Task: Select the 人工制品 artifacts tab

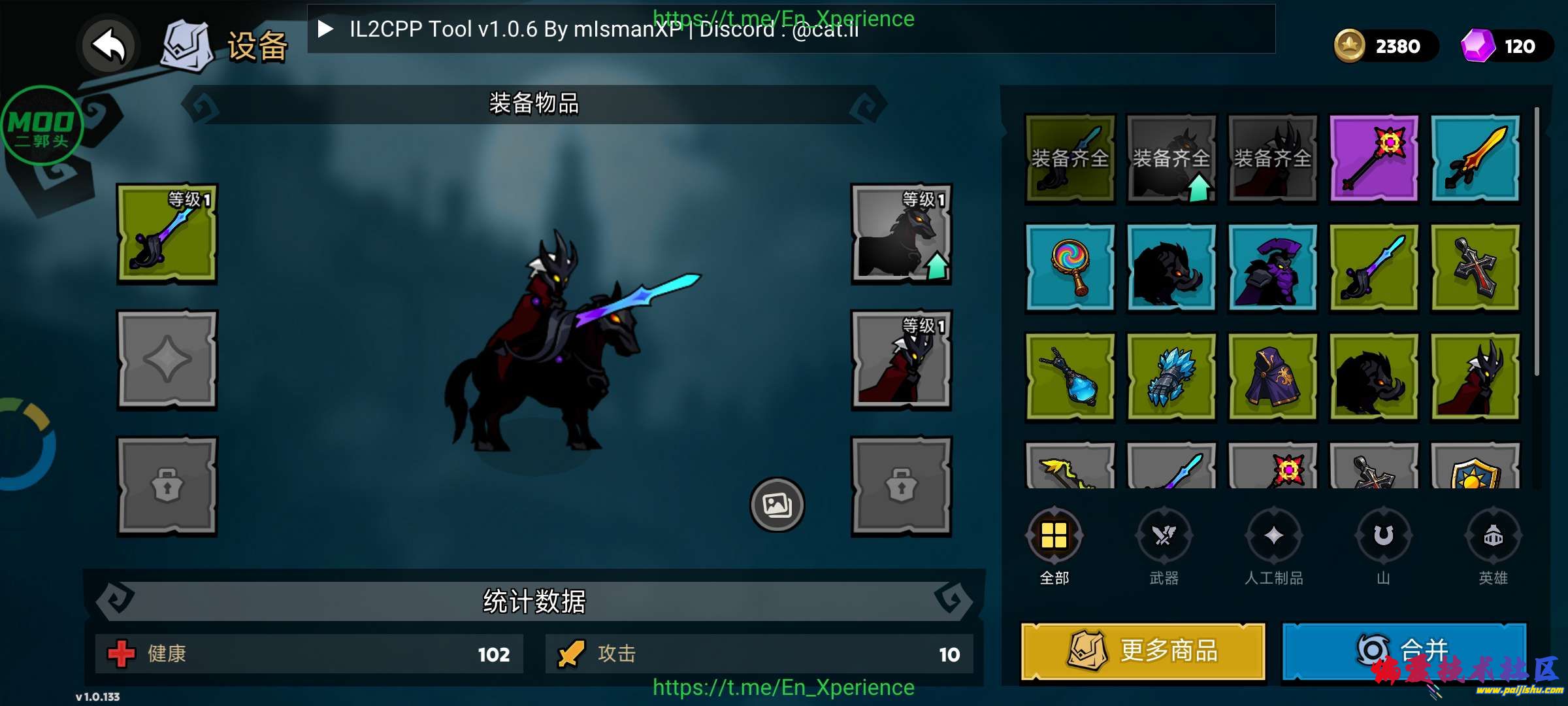Action: tap(1274, 536)
